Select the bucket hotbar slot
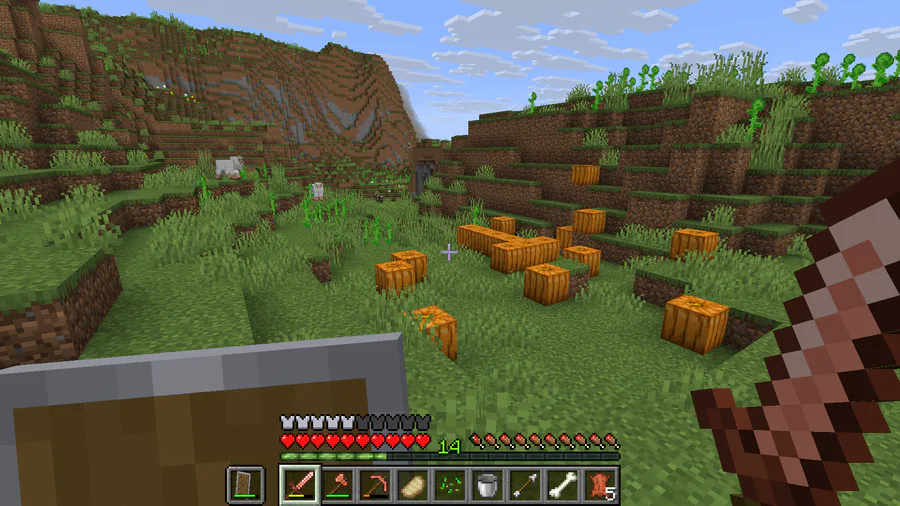The image size is (900, 506). [487, 485]
